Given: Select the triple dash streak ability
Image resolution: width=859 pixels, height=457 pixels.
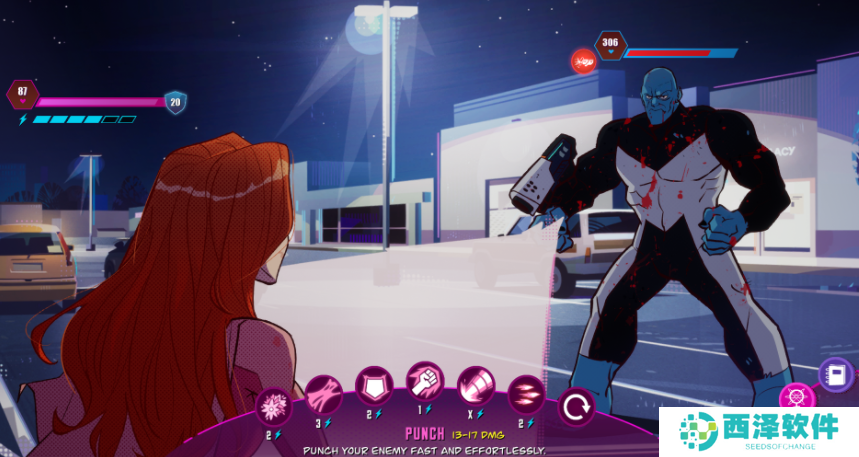Looking at the screenshot, I should click(x=525, y=393).
